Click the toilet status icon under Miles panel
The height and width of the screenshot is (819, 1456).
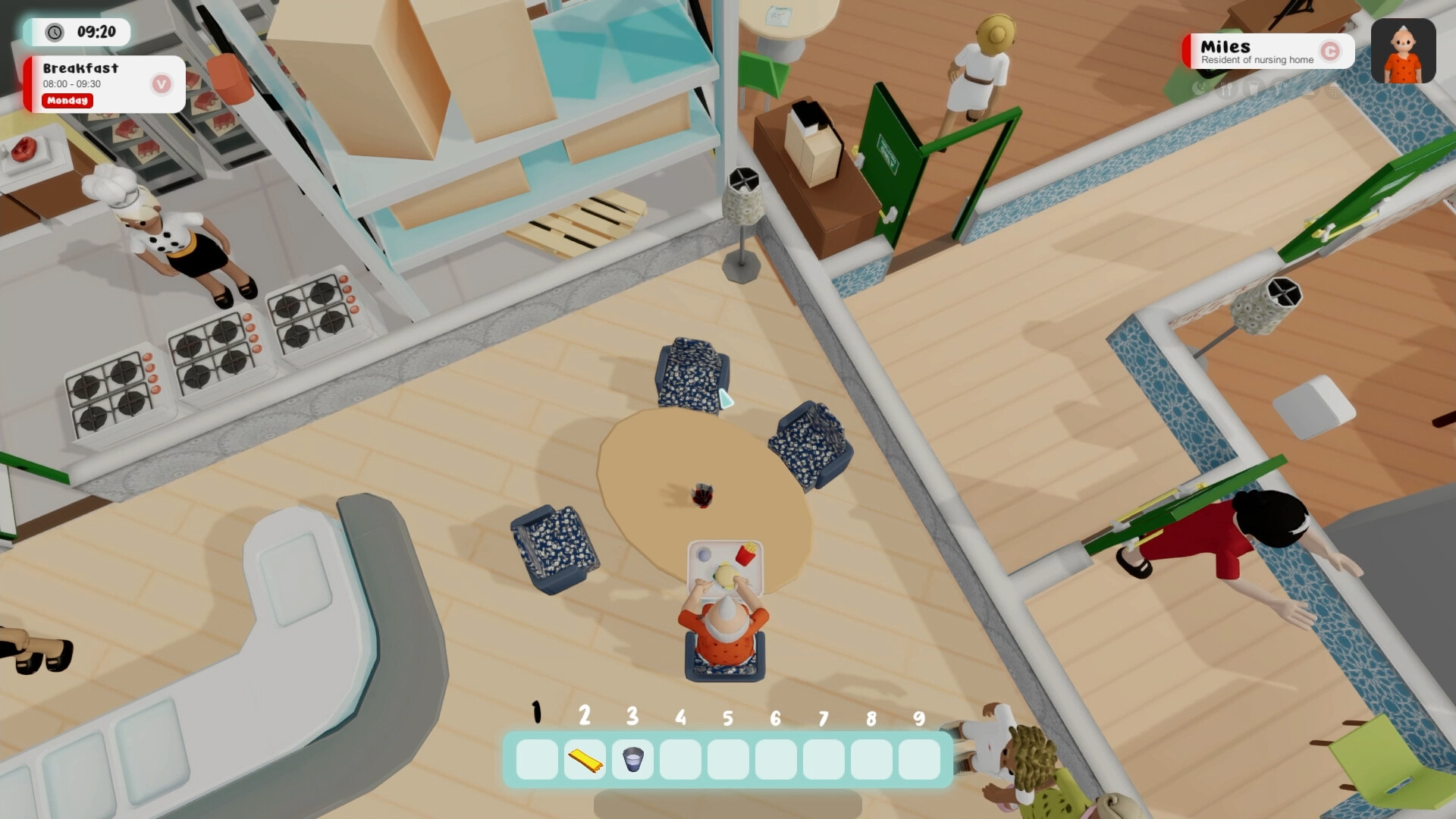(x=1309, y=89)
